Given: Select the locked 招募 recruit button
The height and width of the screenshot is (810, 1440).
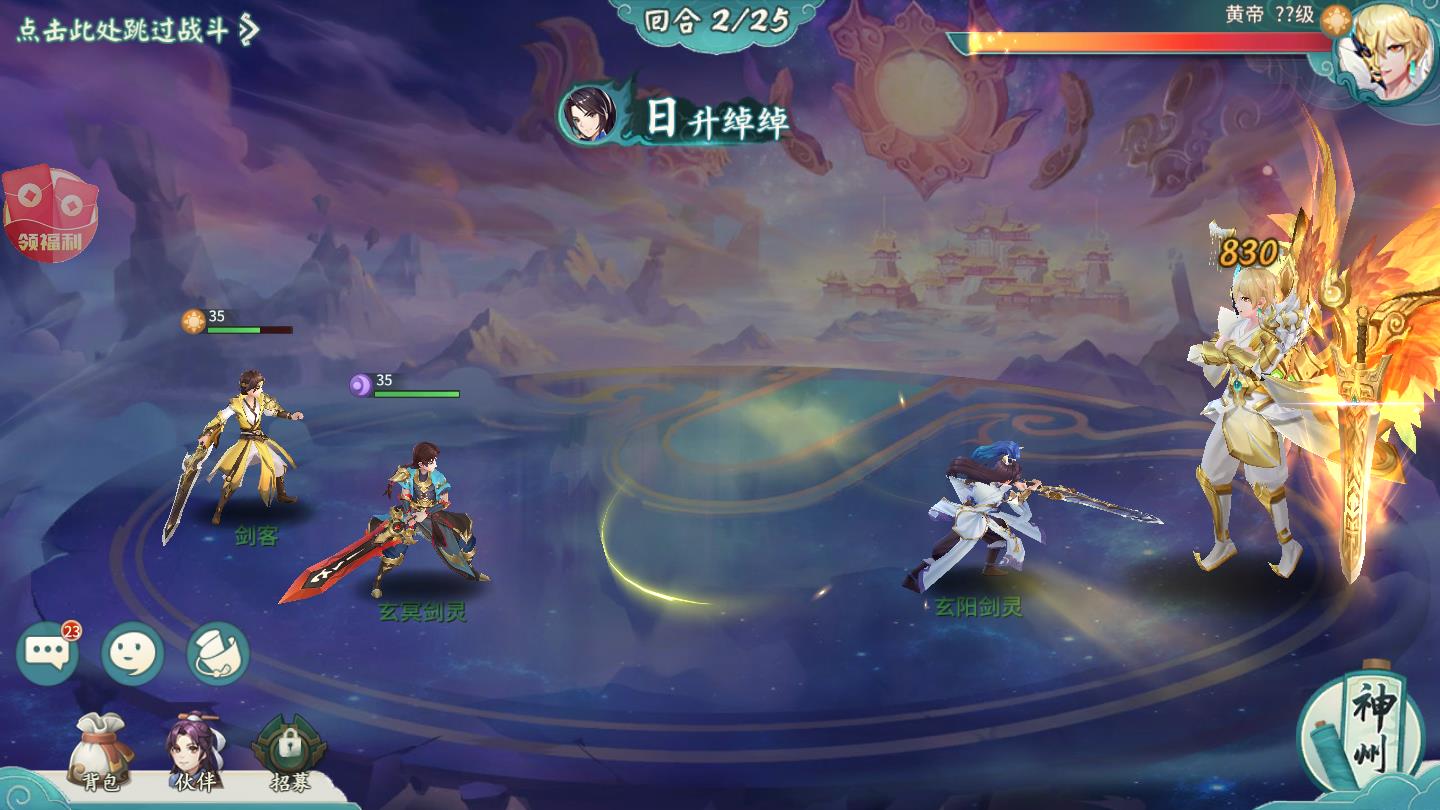Looking at the screenshot, I should coord(289,750).
